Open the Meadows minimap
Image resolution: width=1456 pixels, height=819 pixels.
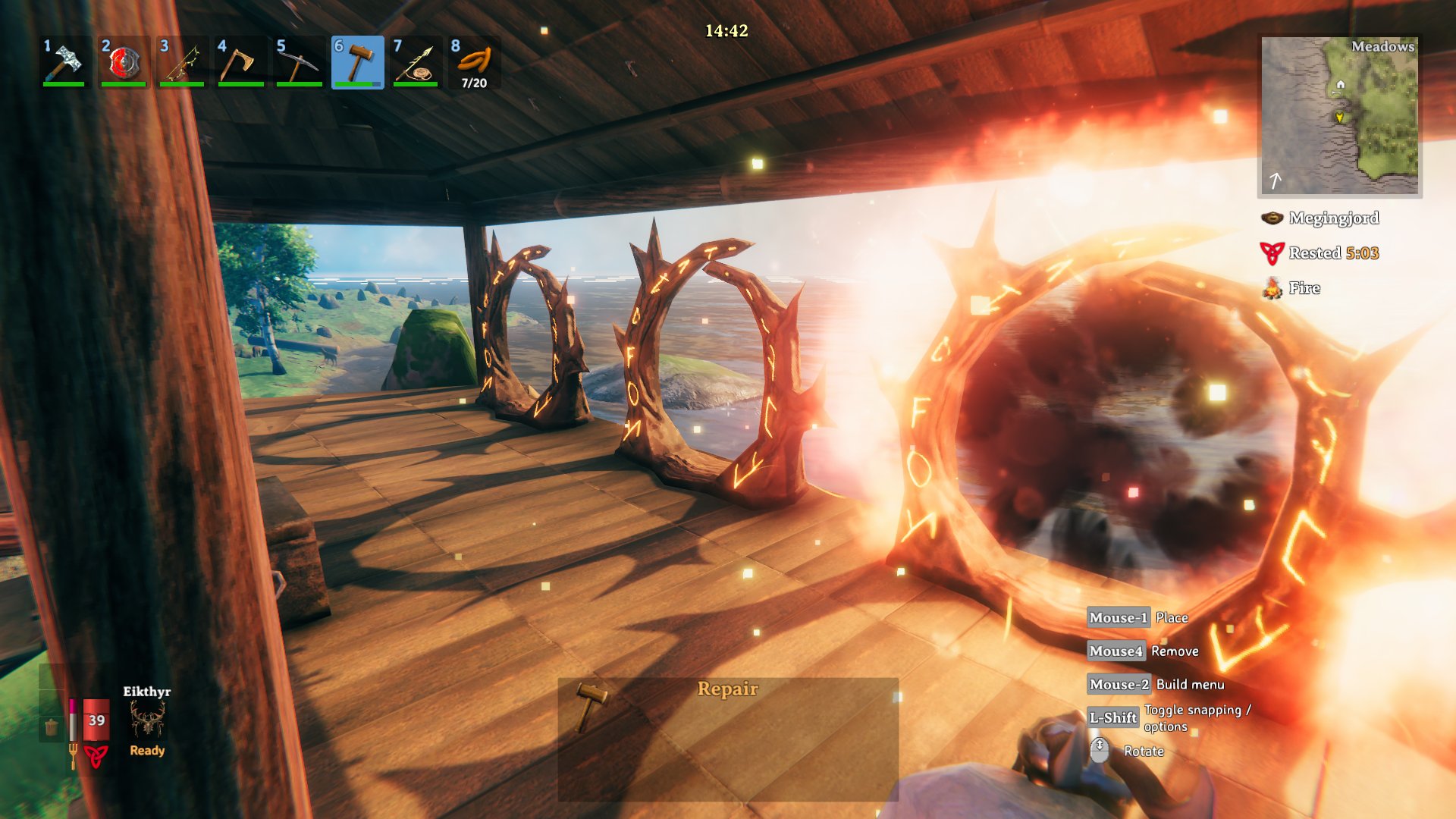point(1340,116)
